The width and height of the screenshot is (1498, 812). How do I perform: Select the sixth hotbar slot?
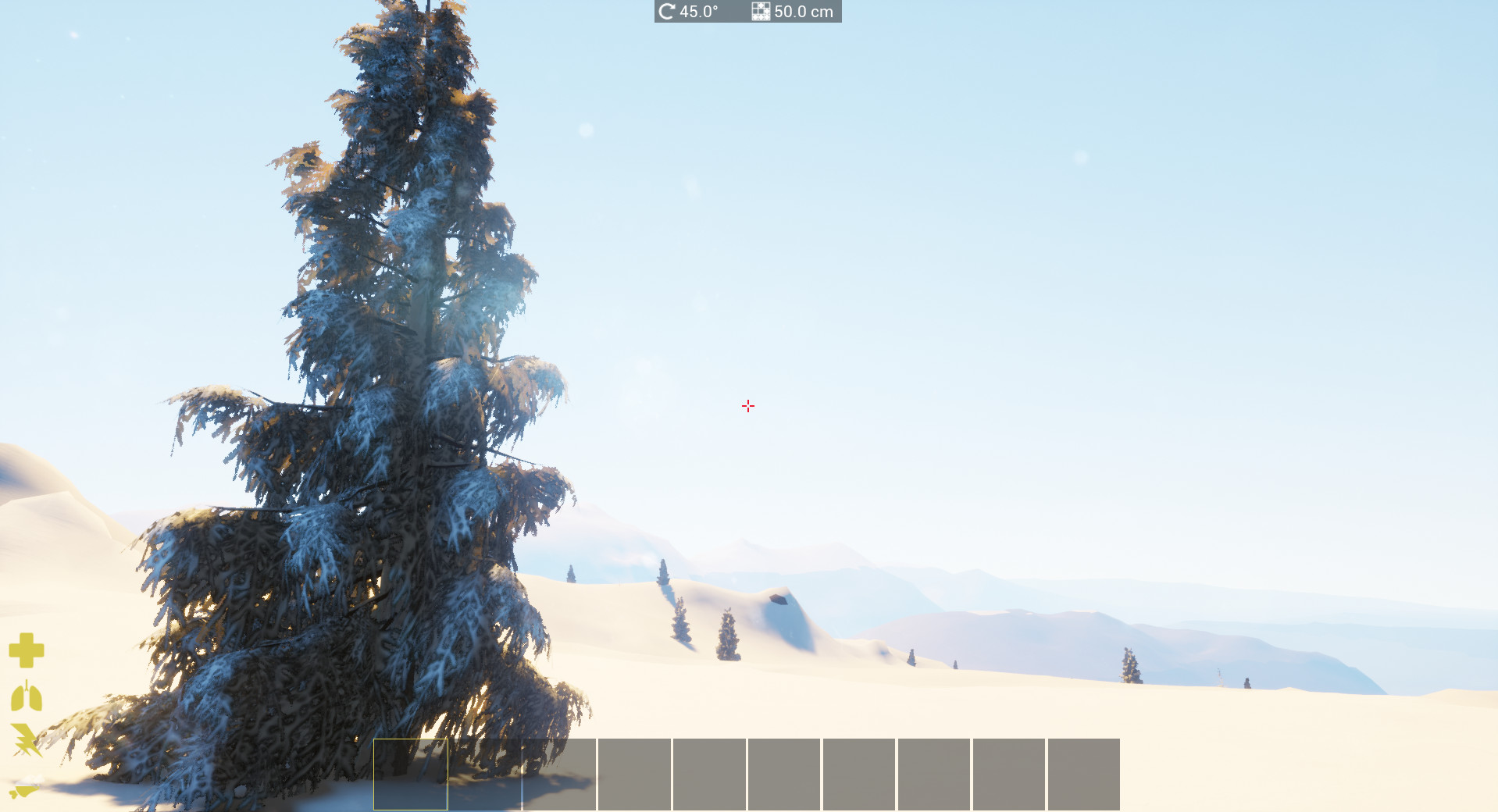785,774
